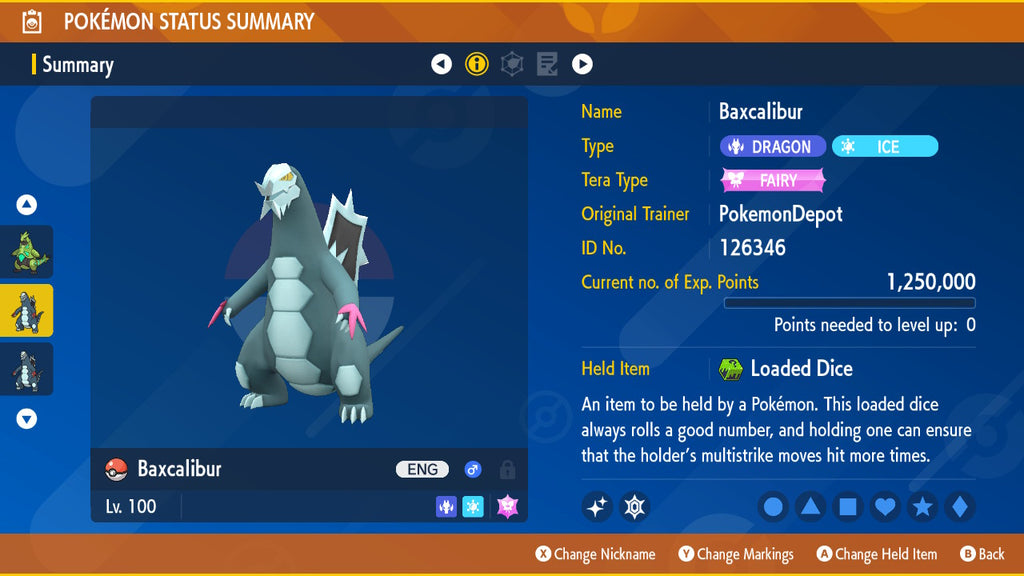
Task: Click the up arrow above the party list
Action: coord(27,205)
